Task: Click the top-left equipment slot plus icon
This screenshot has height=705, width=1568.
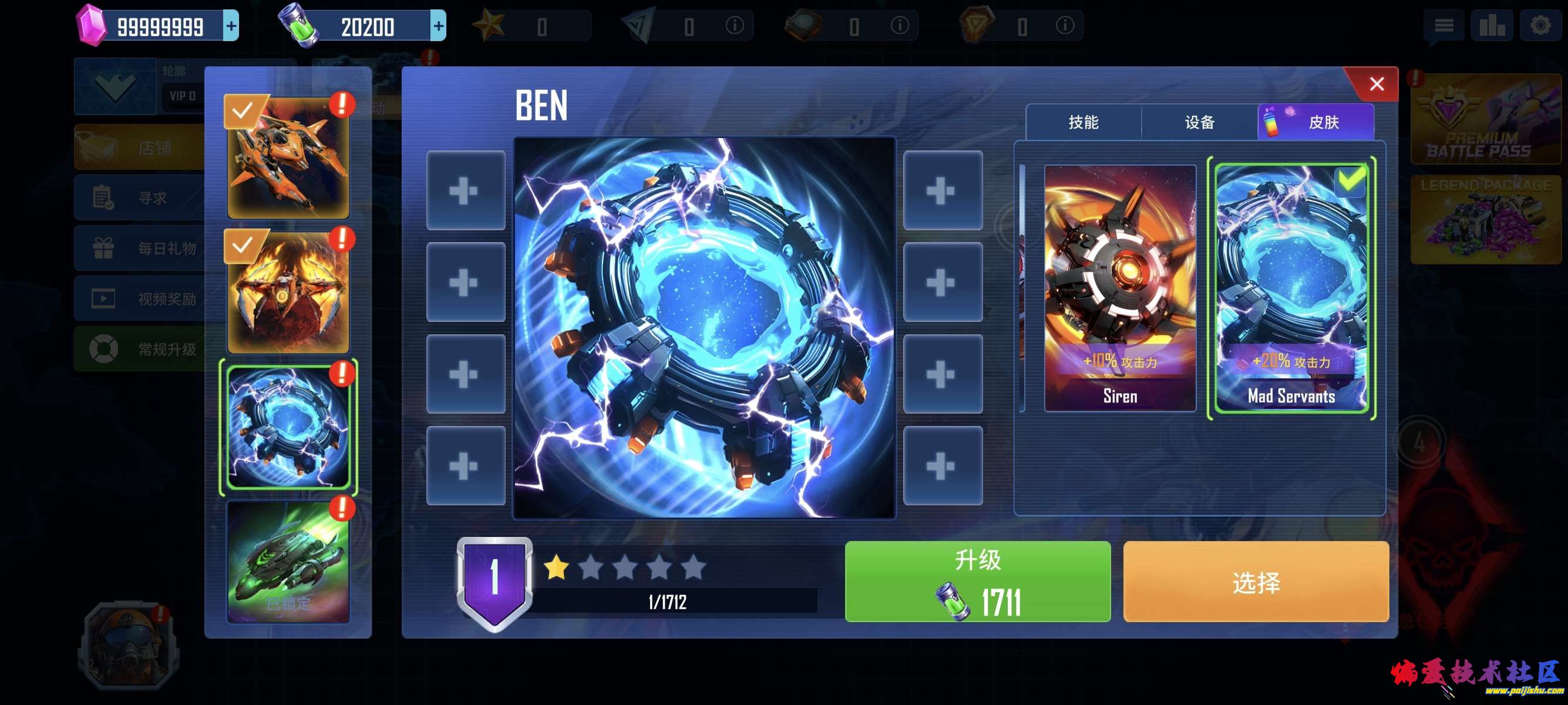Action: click(x=466, y=192)
